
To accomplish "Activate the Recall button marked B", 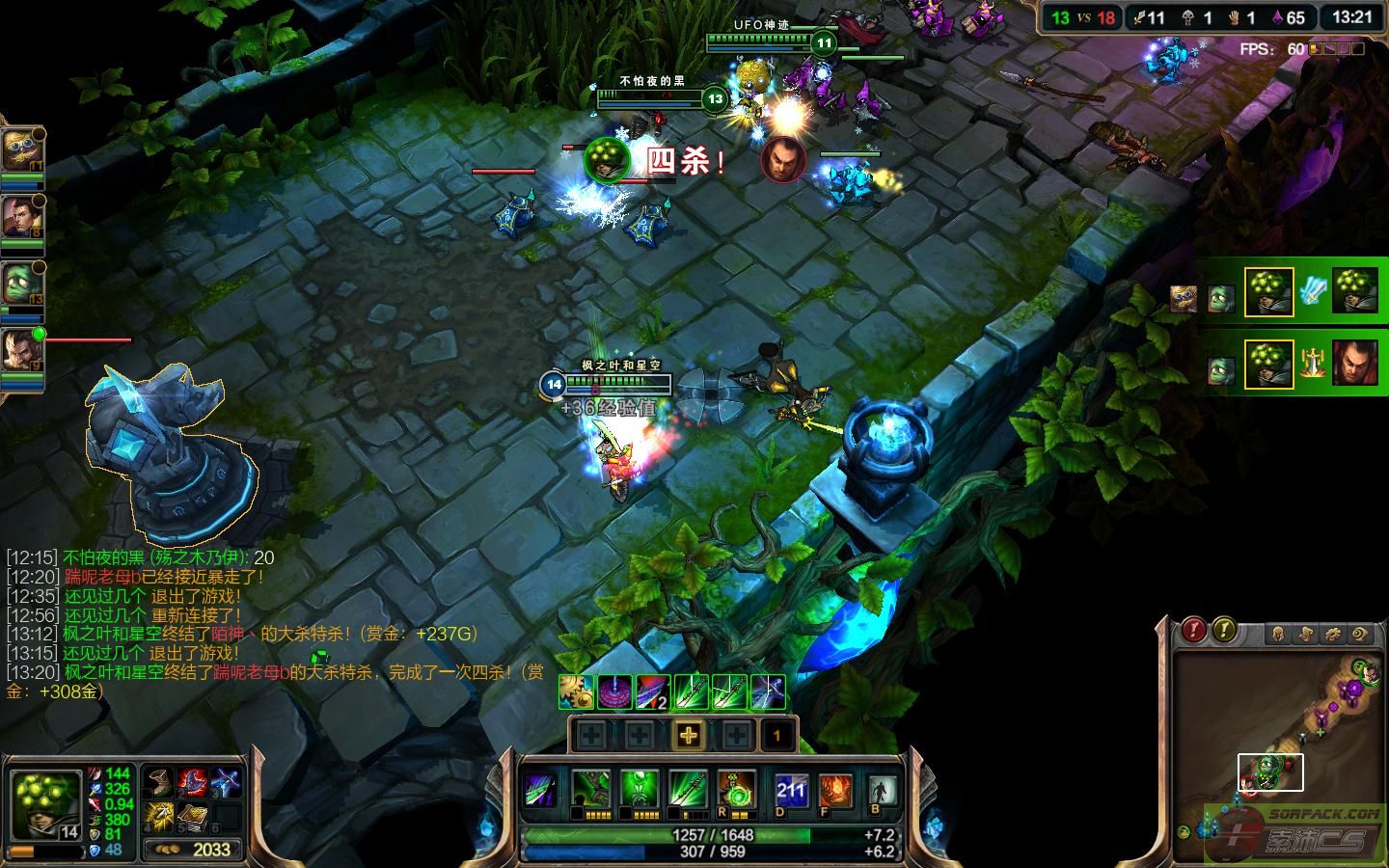I will (x=880, y=792).
